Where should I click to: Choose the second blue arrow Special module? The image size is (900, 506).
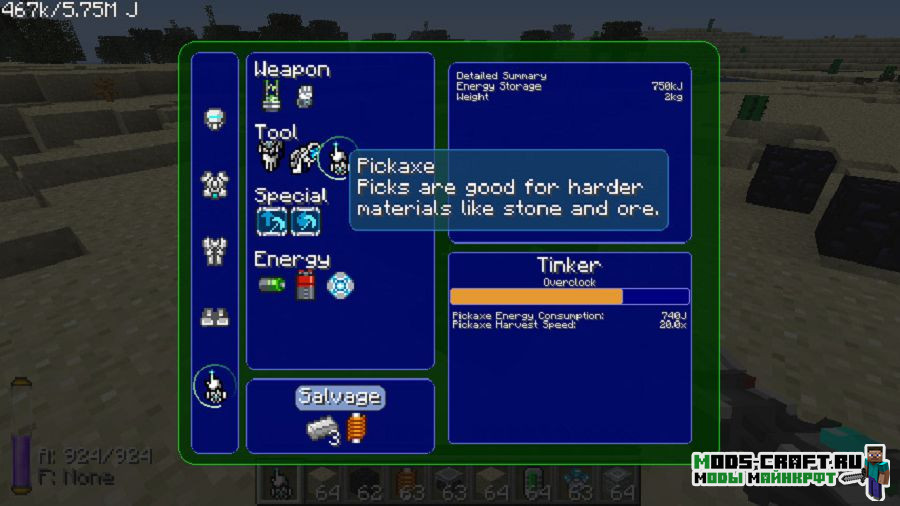(305, 221)
